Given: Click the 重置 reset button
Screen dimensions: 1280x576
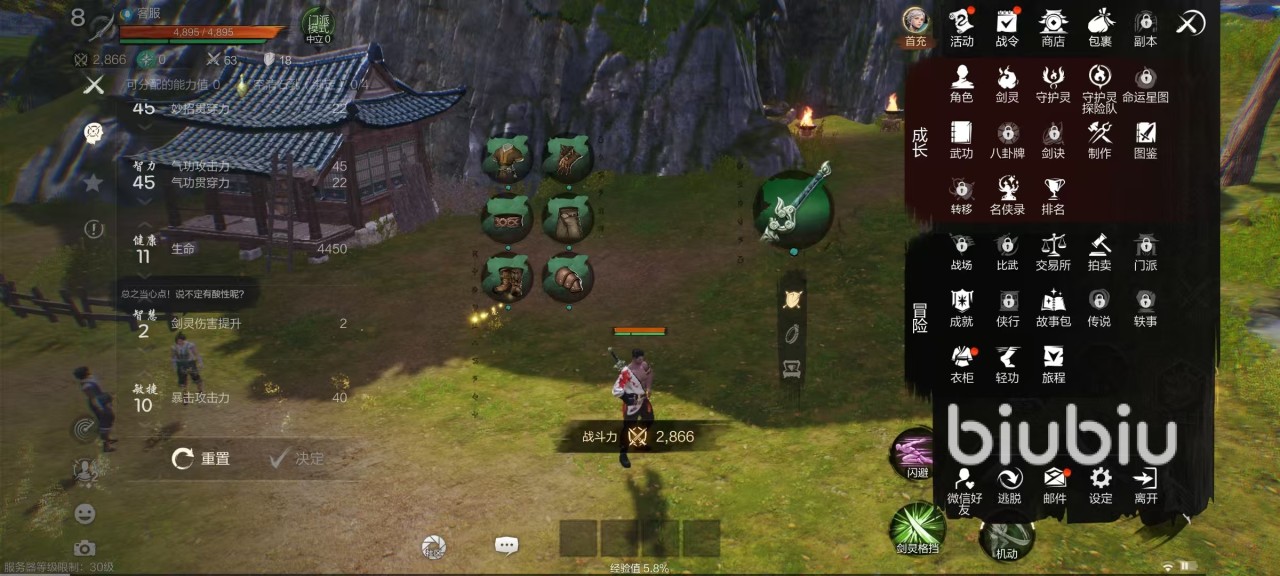Looking at the screenshot, I should [x=201, y=459].
